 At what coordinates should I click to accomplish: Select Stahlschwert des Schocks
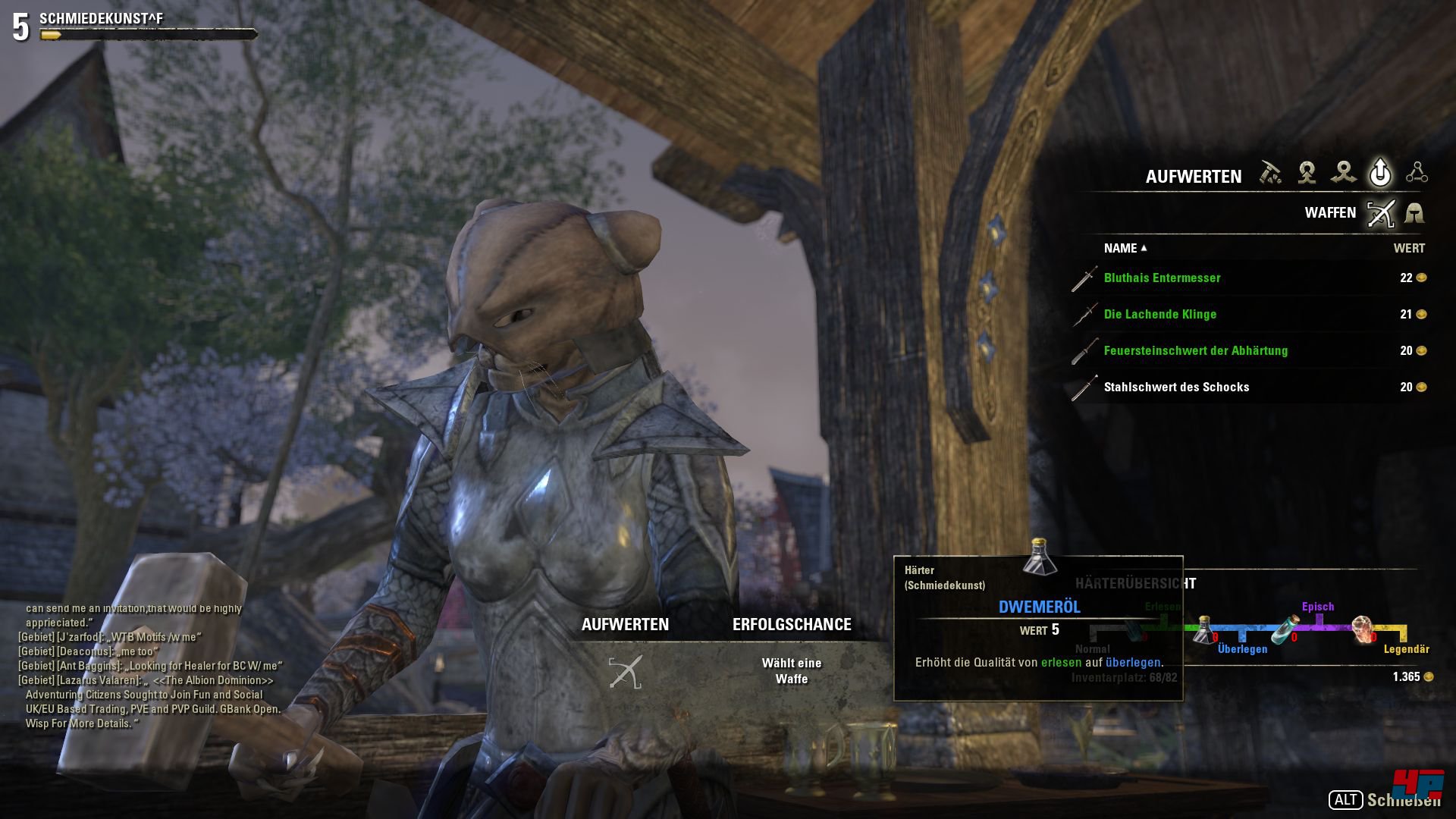coord(1176,388)
